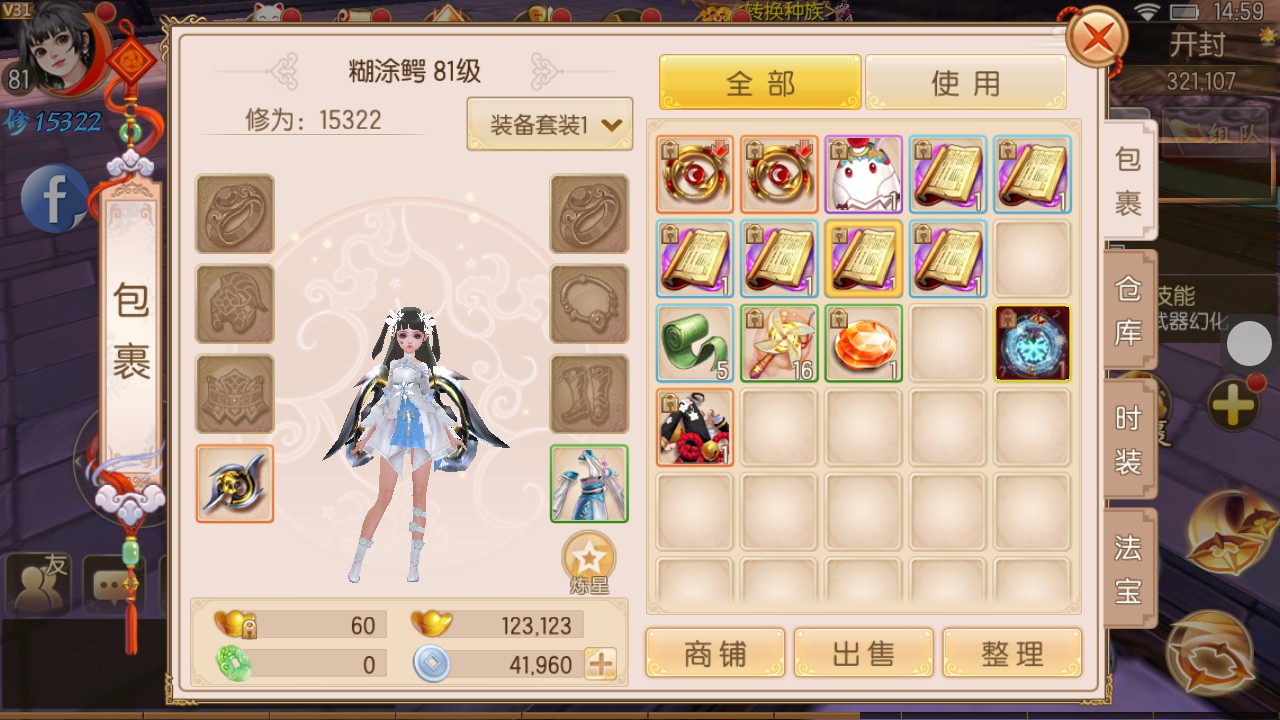Open the 法宝 treasure tab

(x=1127, y=563)
